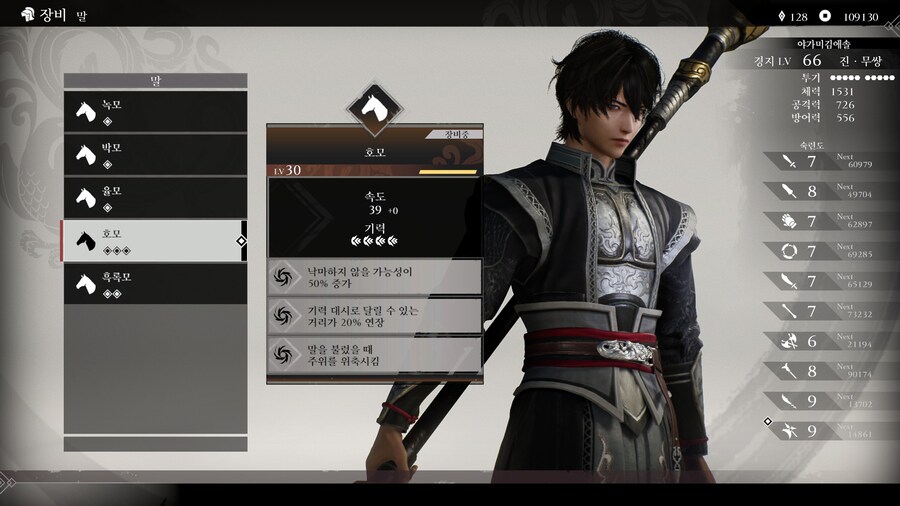Select the highlighted 호모 horse entry
The width and height of the screenshot is (900, 506).
tap(154, 240)
